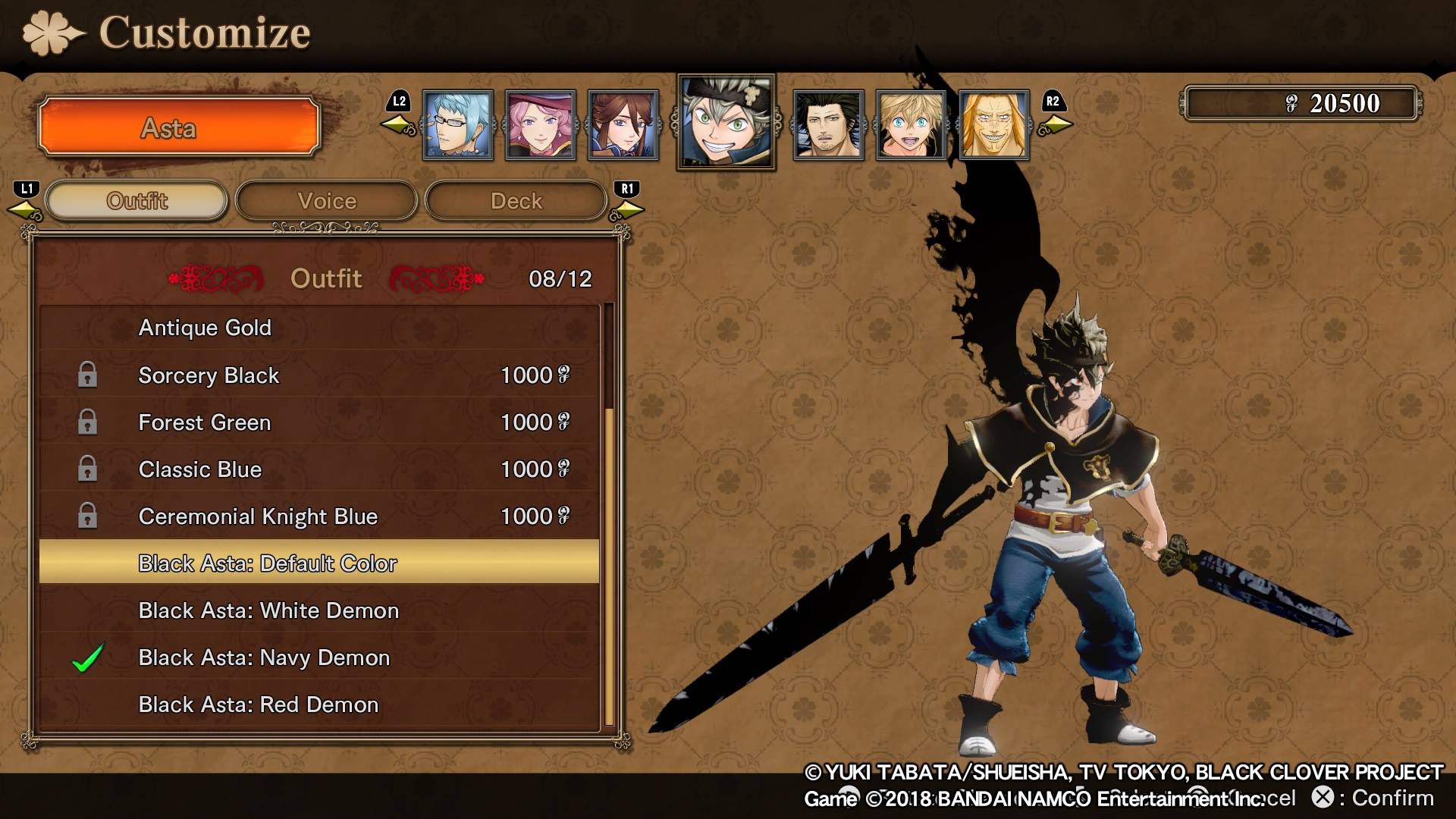Viewport: 1456px width, 819px height.
Task: Open the Deck tab
Action: click(516, 201)
